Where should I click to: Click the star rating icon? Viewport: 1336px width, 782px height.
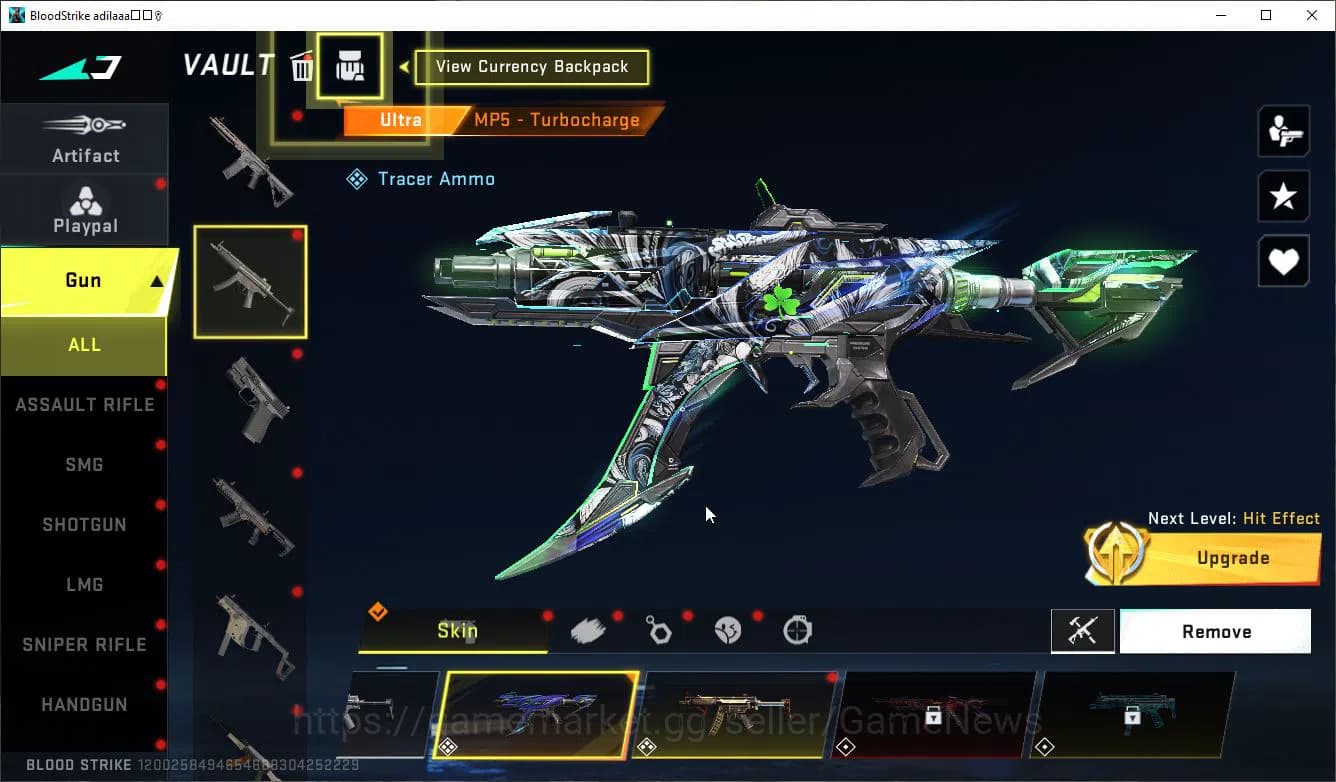[x=1283, y=196]
